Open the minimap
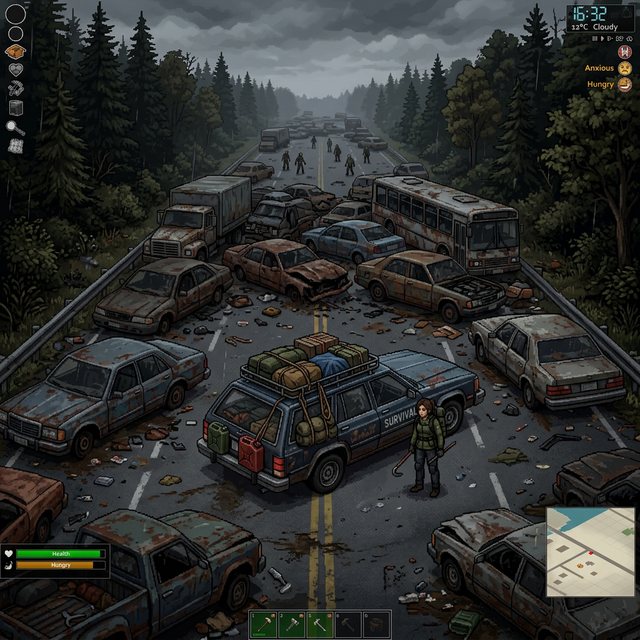 coord(591,552)
